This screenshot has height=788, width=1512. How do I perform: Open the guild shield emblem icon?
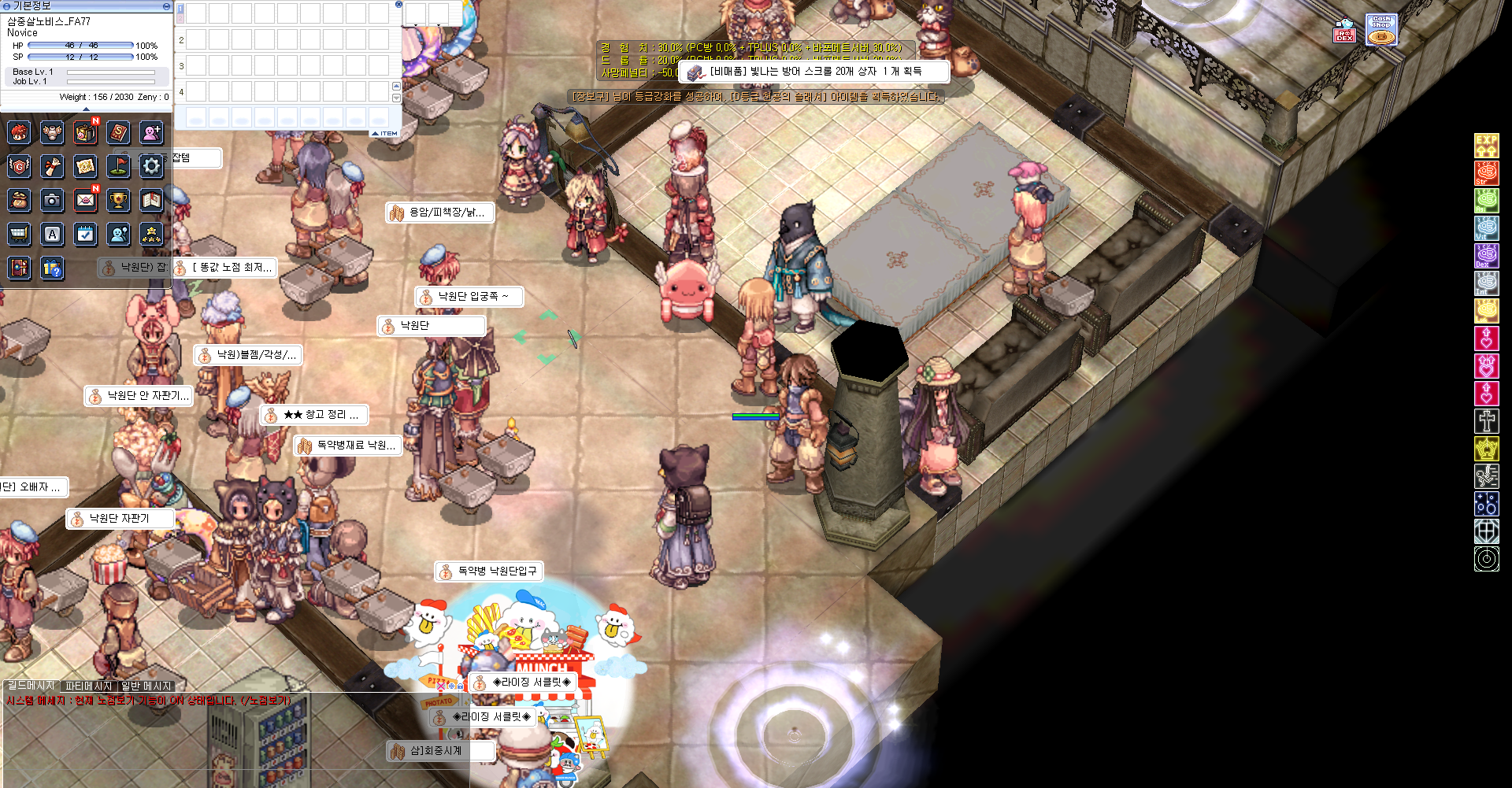(x=19, y=166)
